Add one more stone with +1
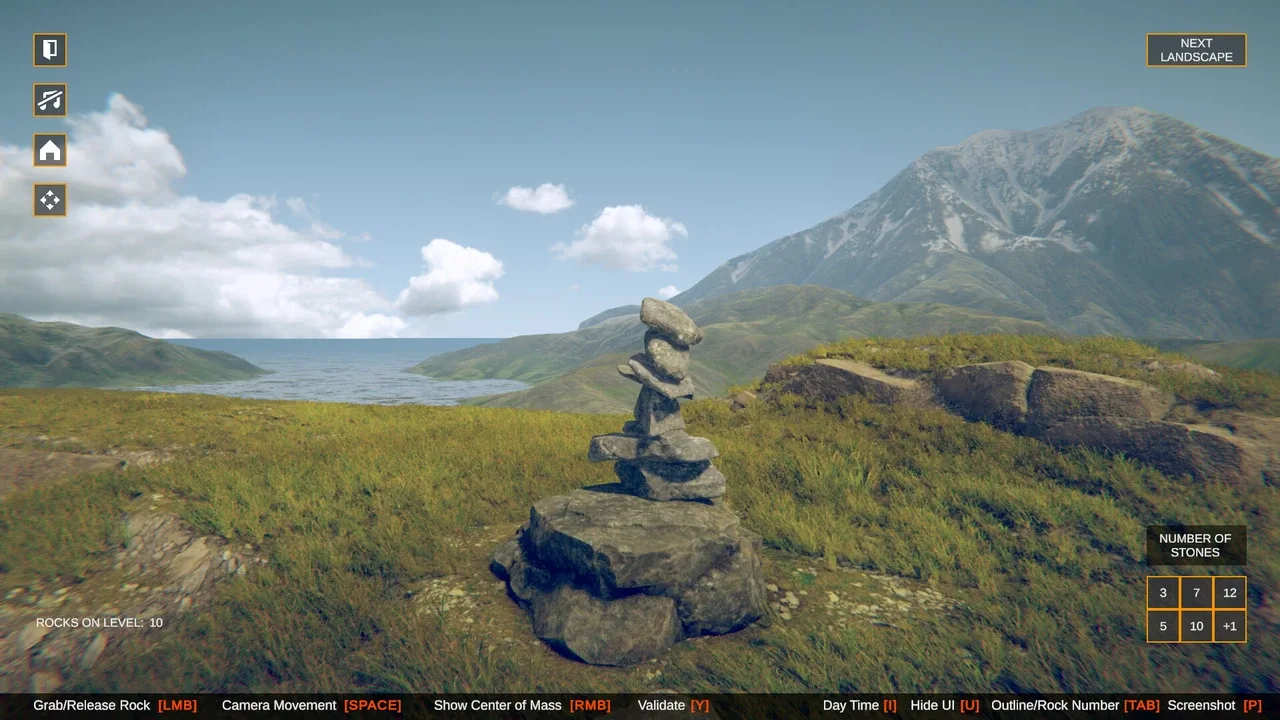 [x=1230, y=626]
